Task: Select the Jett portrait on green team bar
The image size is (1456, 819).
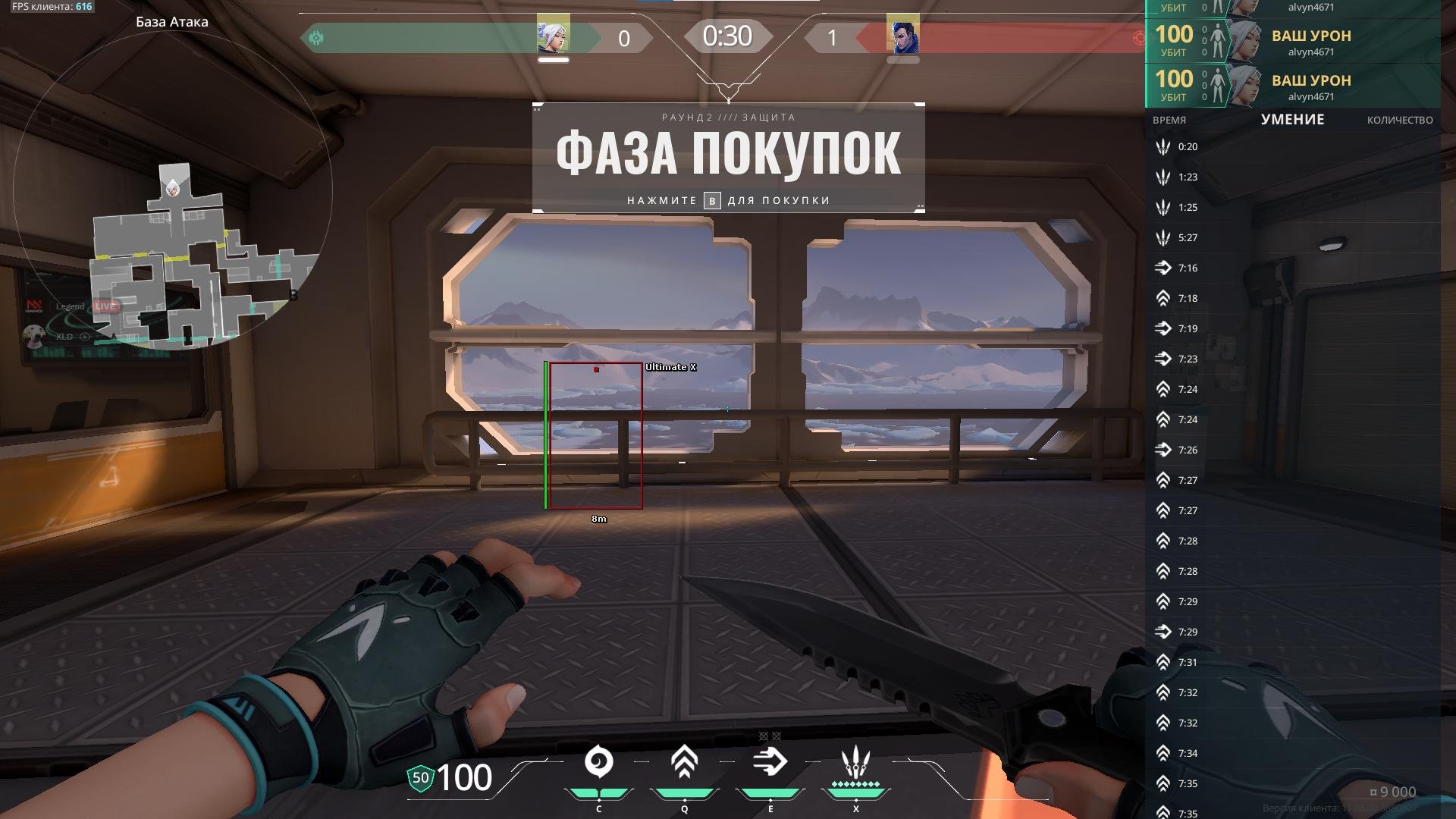Action: (x=553, y=35)
